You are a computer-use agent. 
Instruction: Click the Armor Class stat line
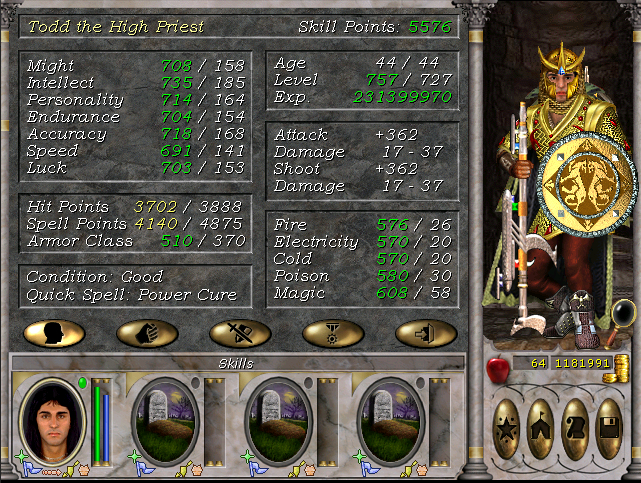coord(136,240)
